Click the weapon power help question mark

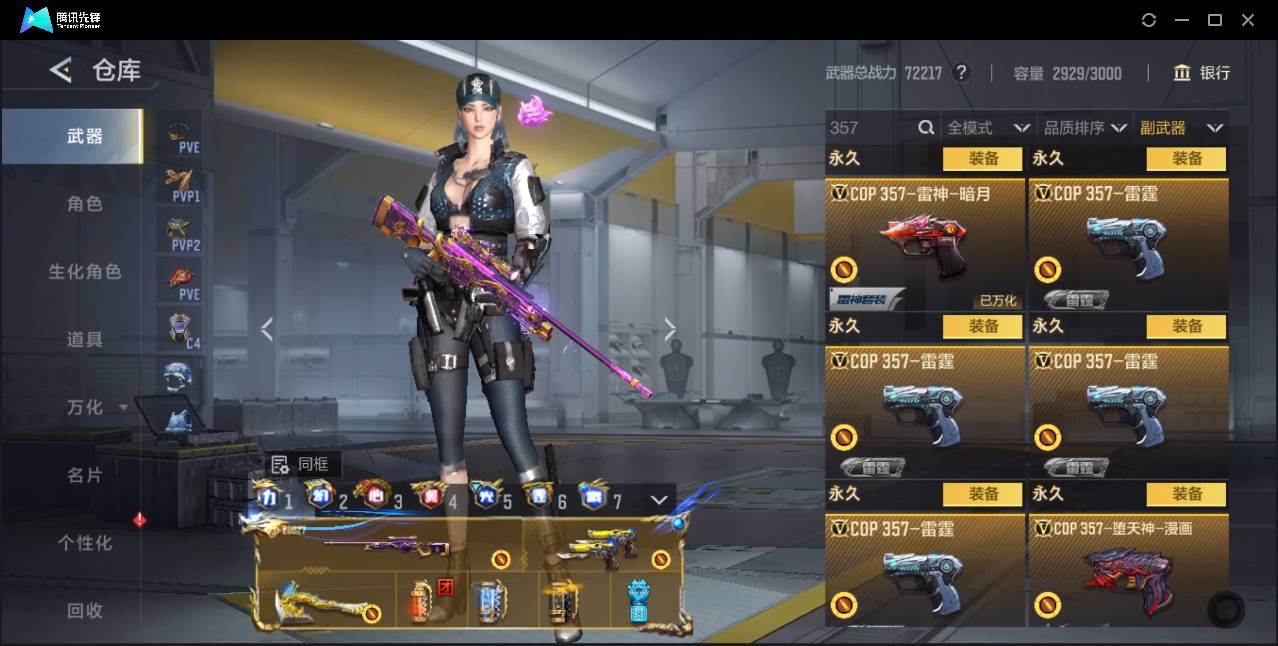click(x=961, y=73)
